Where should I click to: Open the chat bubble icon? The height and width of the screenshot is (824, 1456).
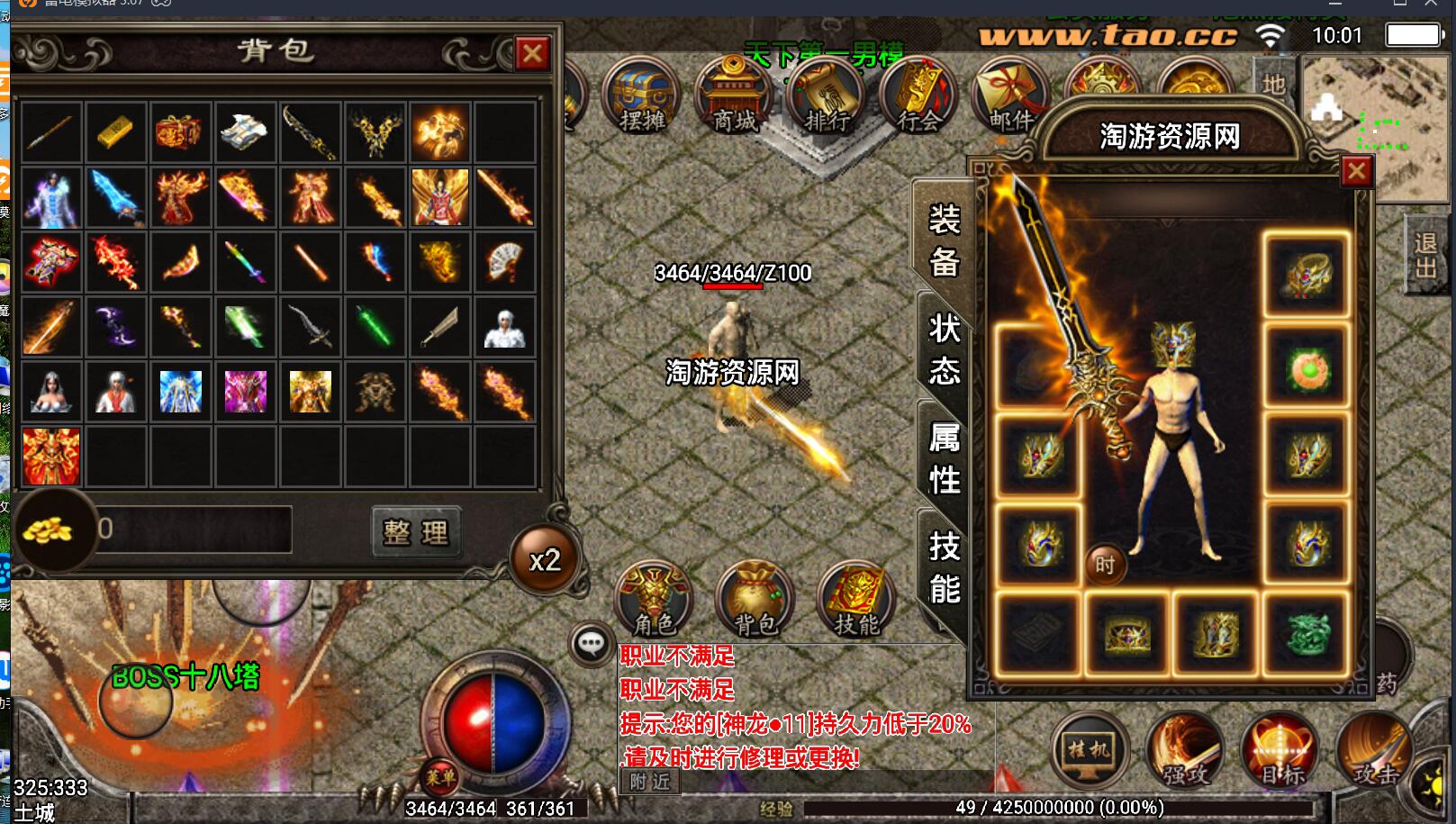(x=592, y=643)
